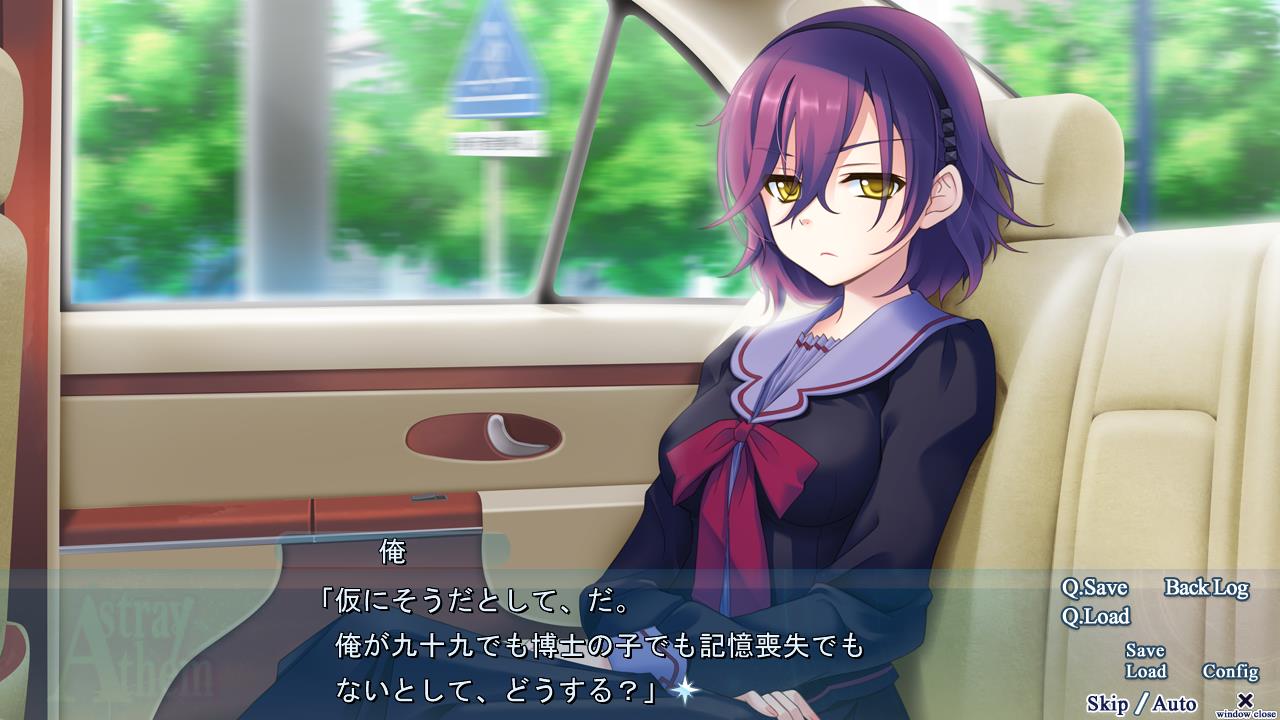Open the Back Log
Screen dimensions: 1280x720
(x=1206, y=588)
